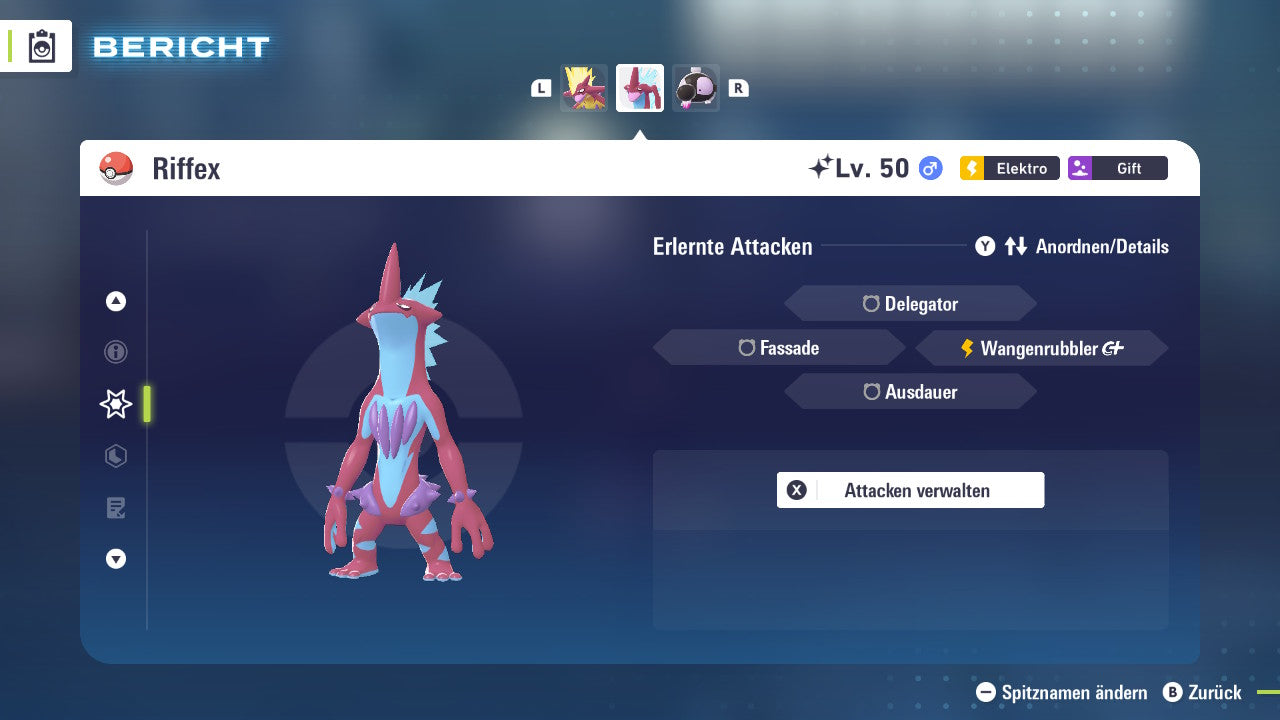
Task: Click the Elektro type badge
Action: 1008,168
